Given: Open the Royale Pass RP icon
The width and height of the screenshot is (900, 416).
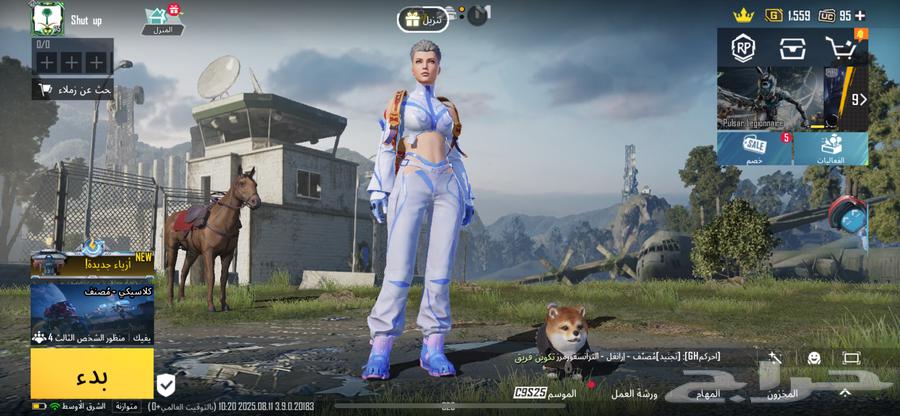Looking at the screenshot, I should [743, 47].
